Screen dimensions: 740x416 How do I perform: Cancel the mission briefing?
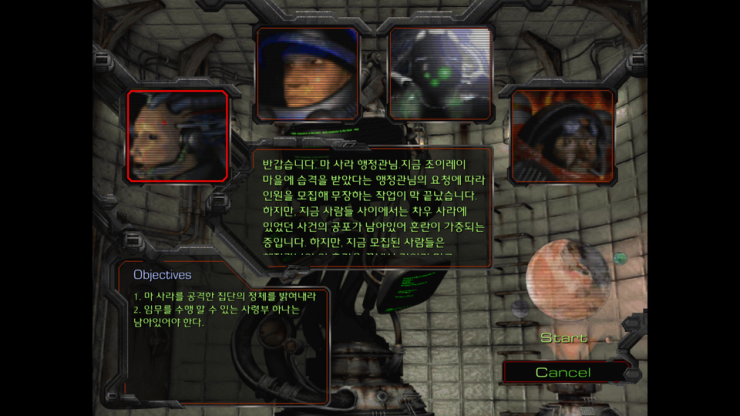[x=563, y=372]
